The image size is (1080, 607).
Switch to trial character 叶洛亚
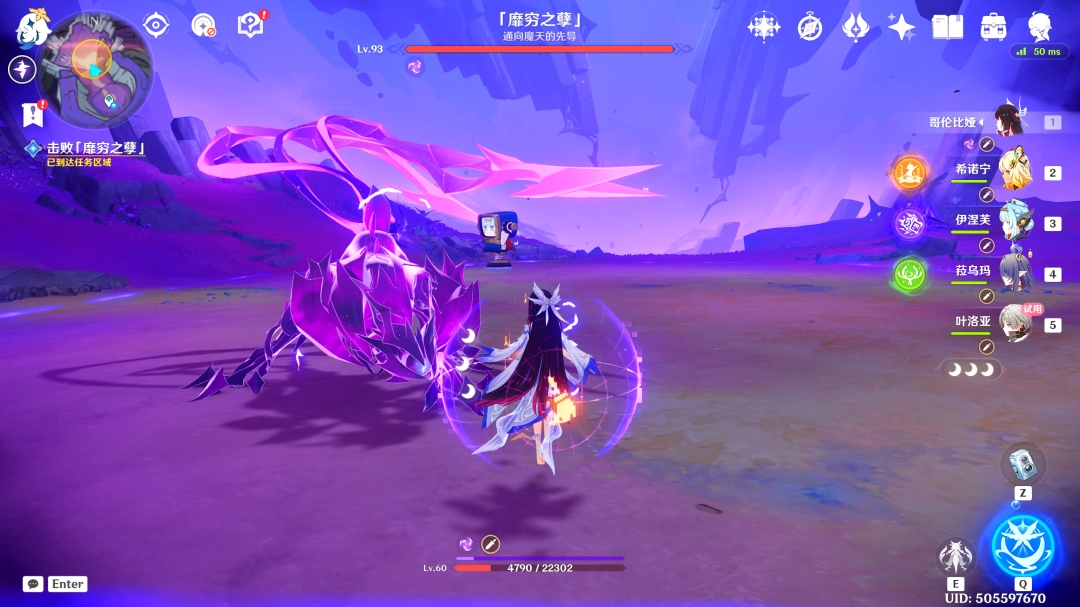coord(1014,324)
